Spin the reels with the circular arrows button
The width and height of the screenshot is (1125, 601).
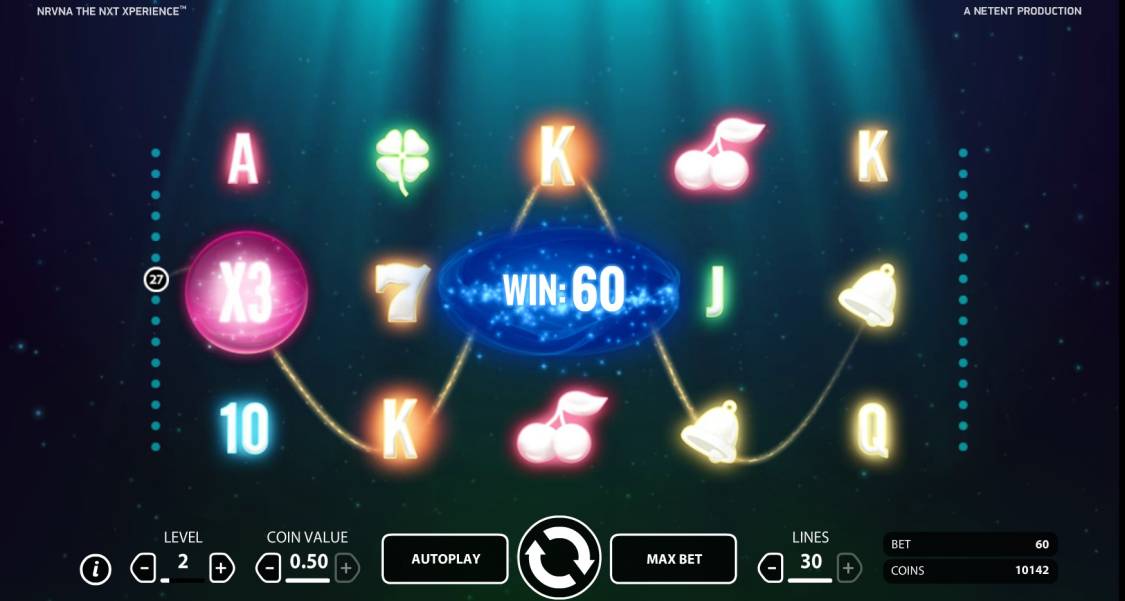pyautogui.click(x=559, y=558)
